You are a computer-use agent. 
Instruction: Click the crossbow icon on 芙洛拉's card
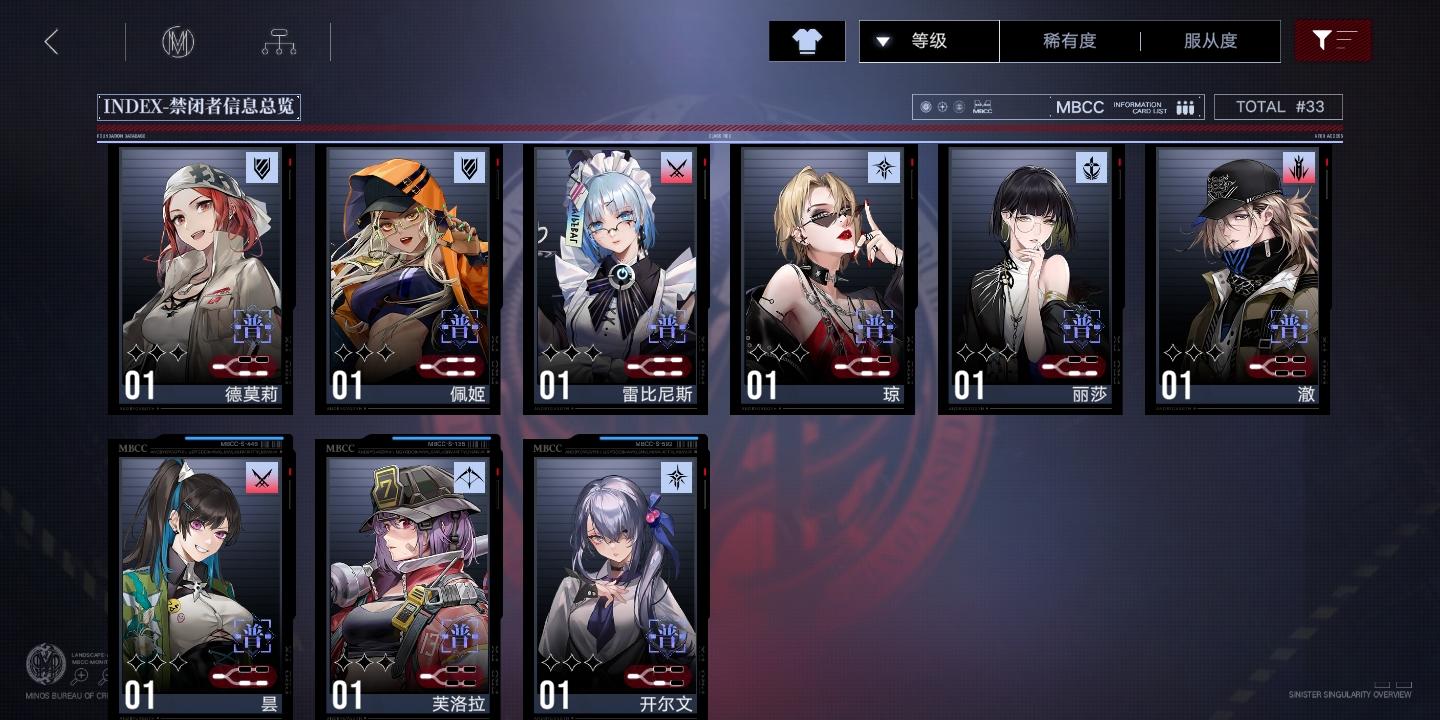[x=470, y=475]
